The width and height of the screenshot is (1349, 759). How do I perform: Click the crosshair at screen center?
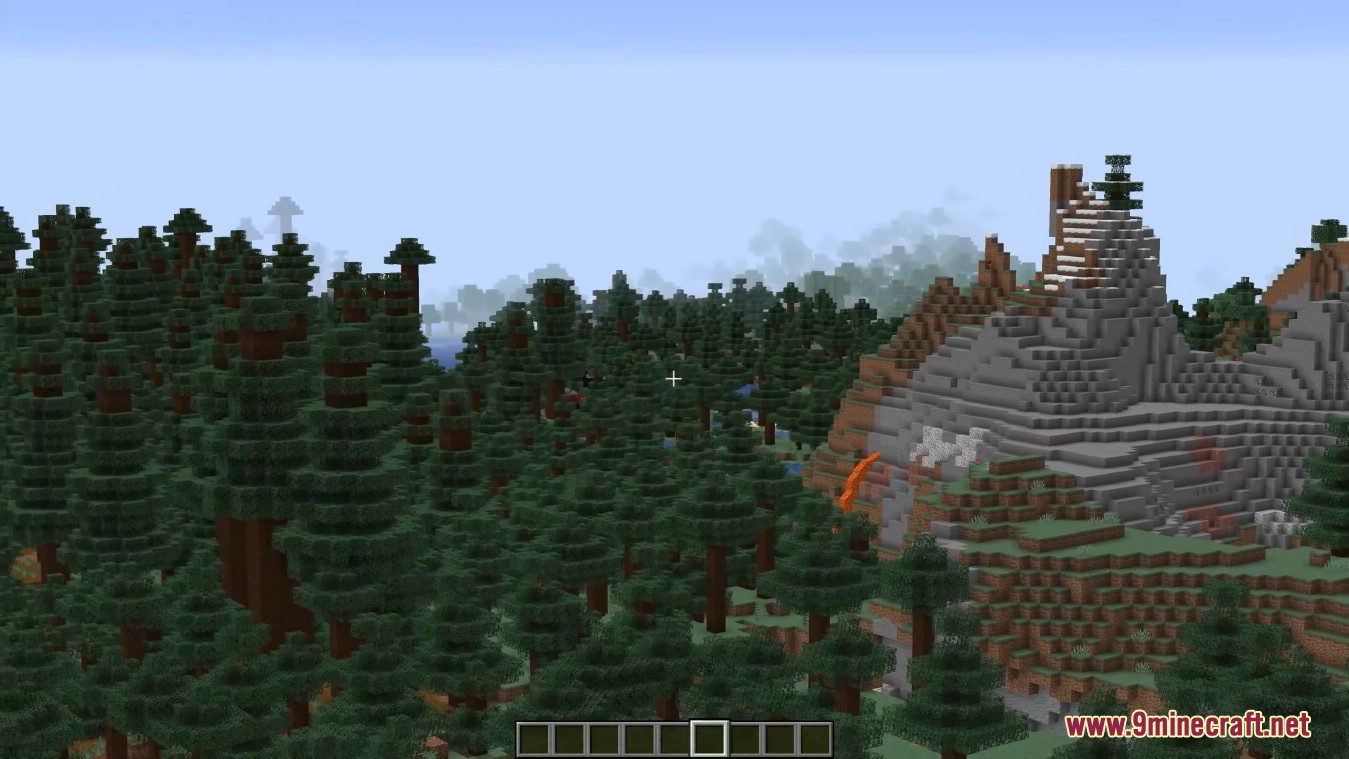click(x=674, y=379)
